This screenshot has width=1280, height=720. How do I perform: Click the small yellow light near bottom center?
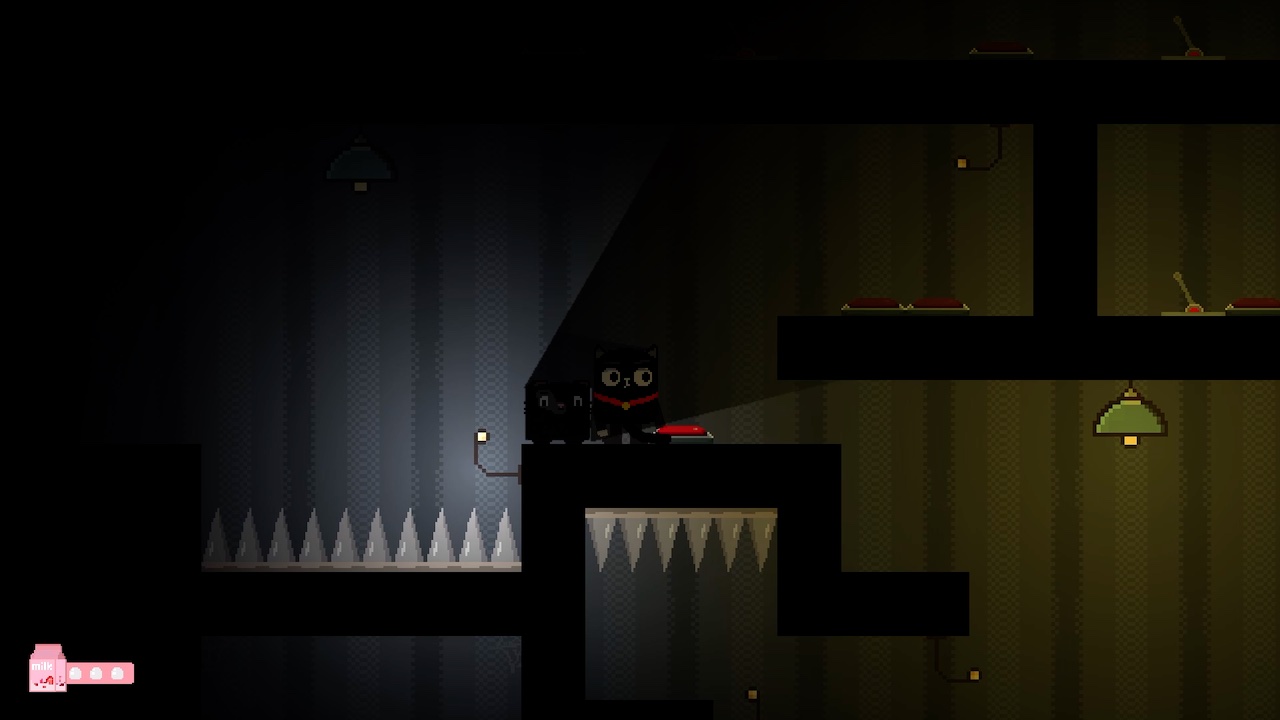[x=752, y=693]
